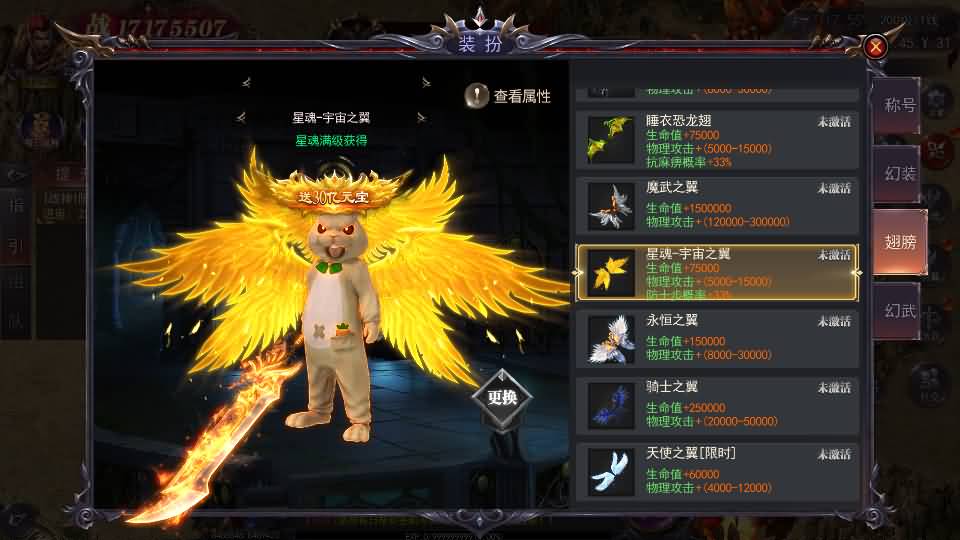Switch to the 称号 title tab
This screenshot has width=960, height=540.
pyautogui.click(x=899, y=105)
